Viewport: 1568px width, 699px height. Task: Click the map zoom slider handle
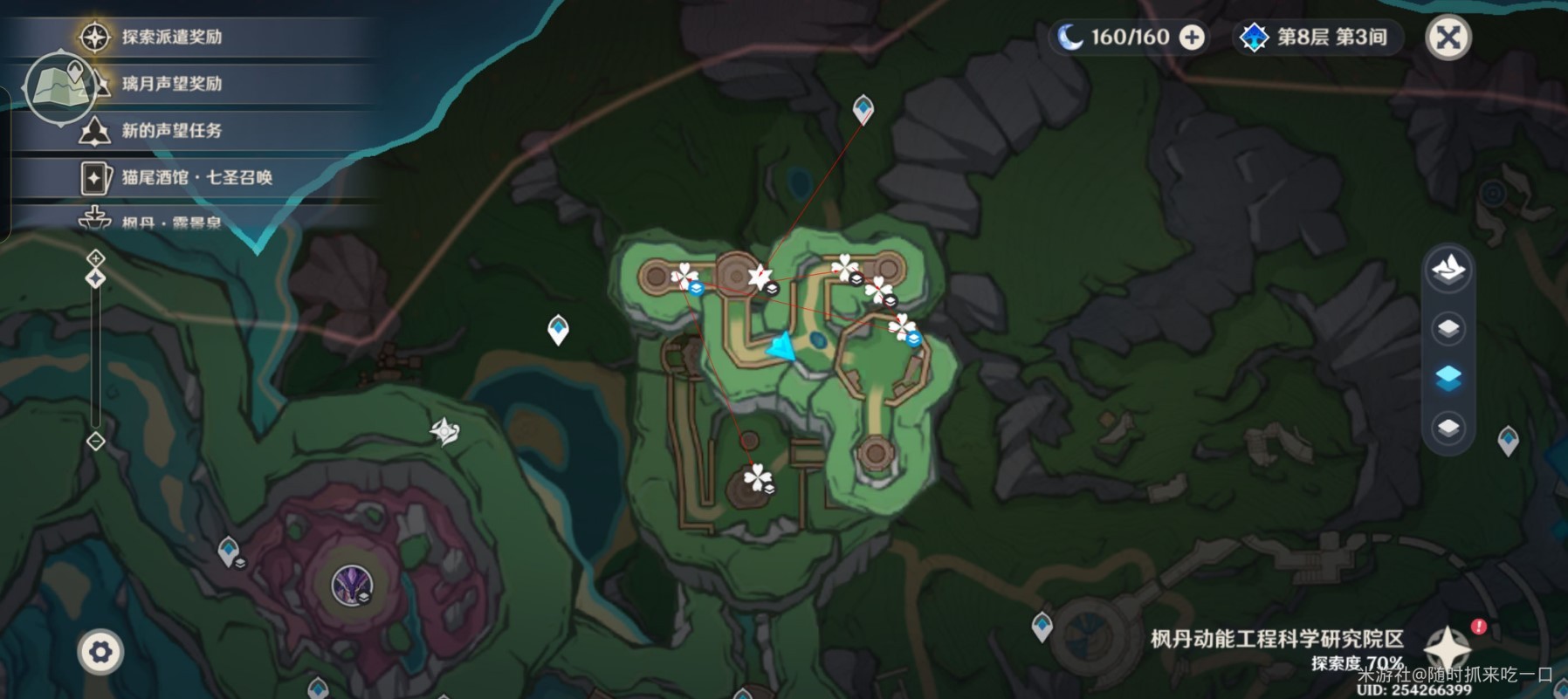coord(96,278)
